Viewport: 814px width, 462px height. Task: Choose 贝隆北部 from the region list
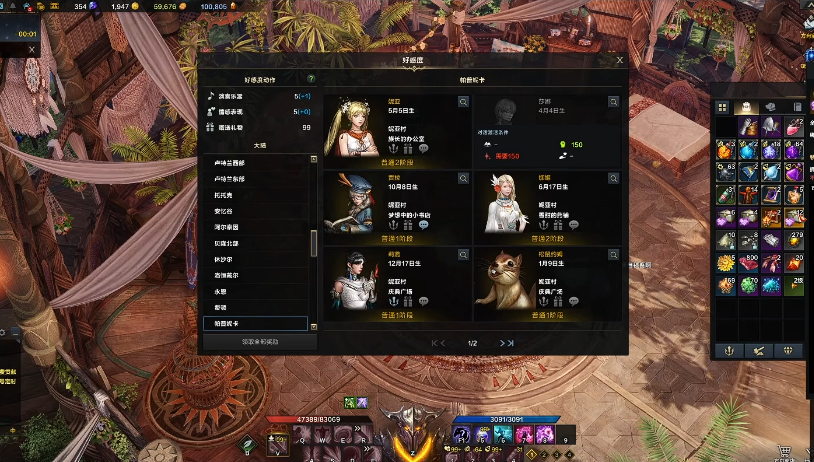pyautogui.click(x=255, y=243)
